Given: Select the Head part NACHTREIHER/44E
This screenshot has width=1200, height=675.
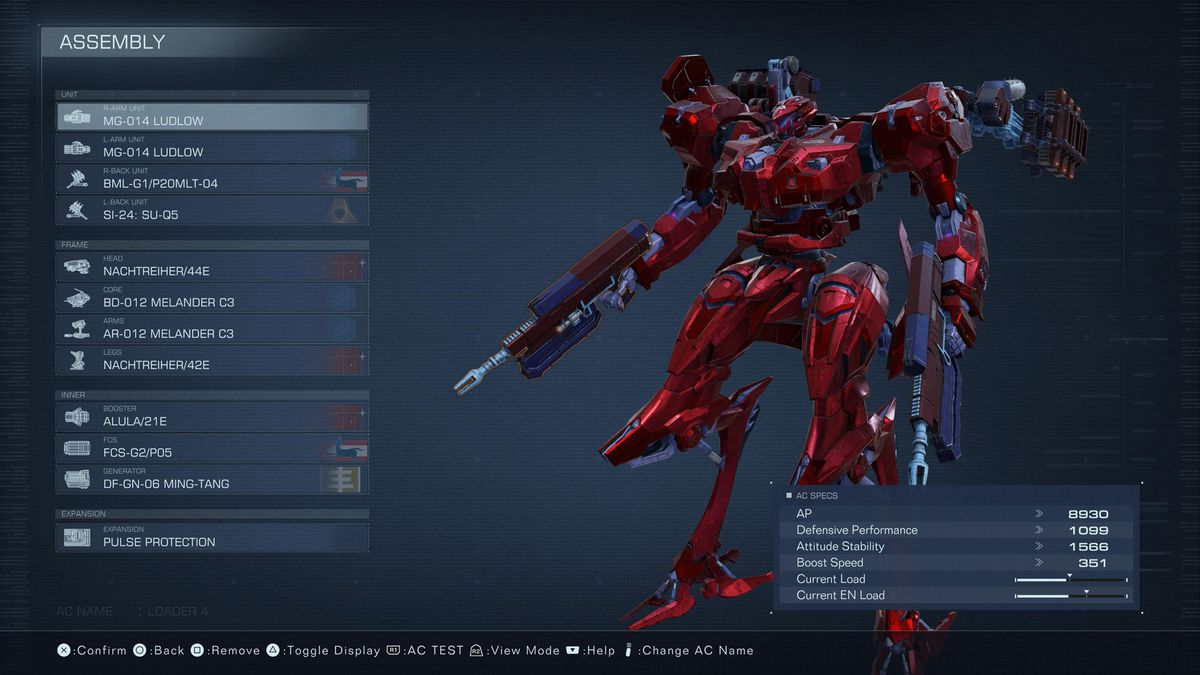Looking at the screenshot, I should pyautogui.click(x=212, y=266).
